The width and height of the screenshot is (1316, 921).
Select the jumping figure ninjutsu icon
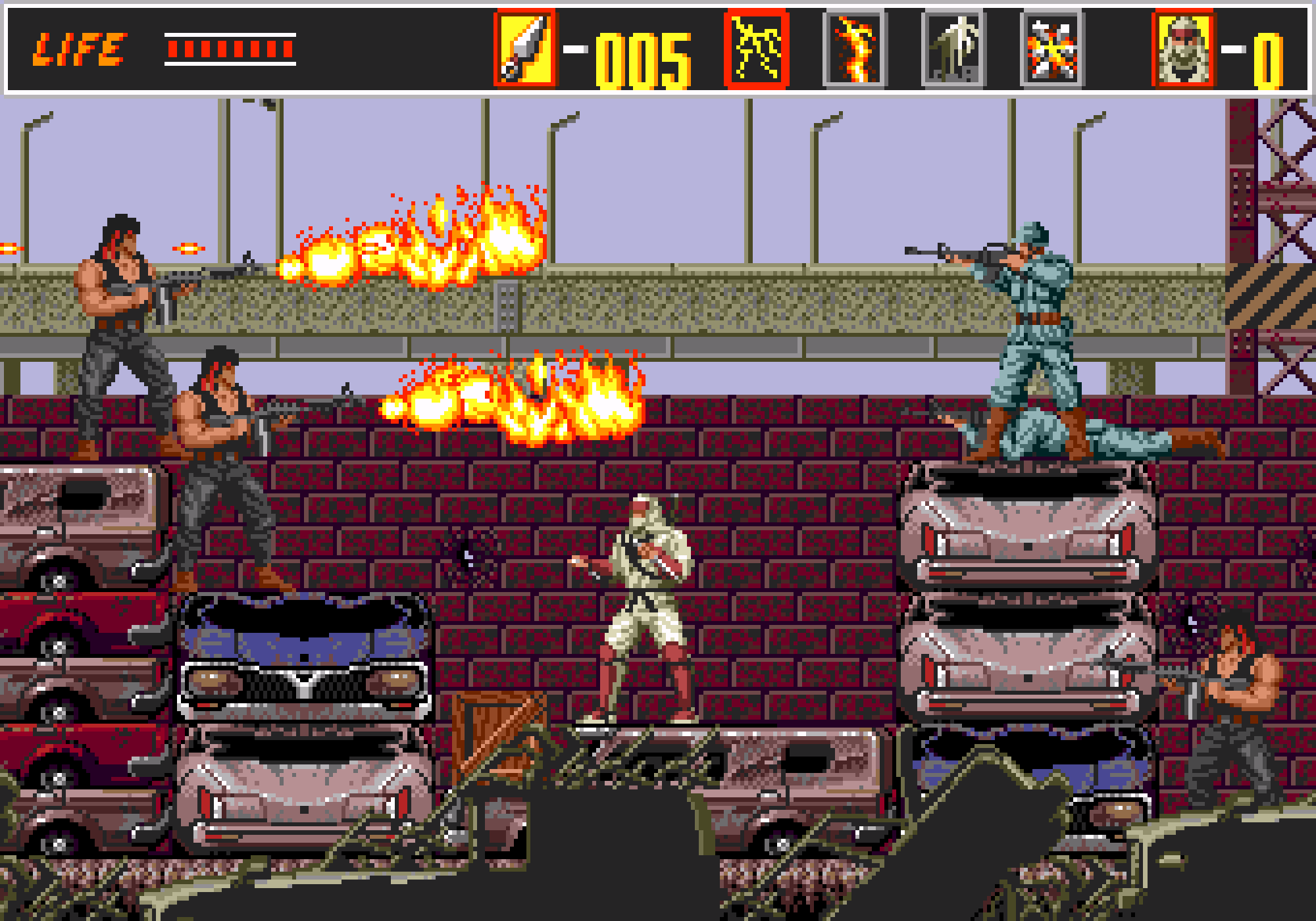[x=953, y=49]
